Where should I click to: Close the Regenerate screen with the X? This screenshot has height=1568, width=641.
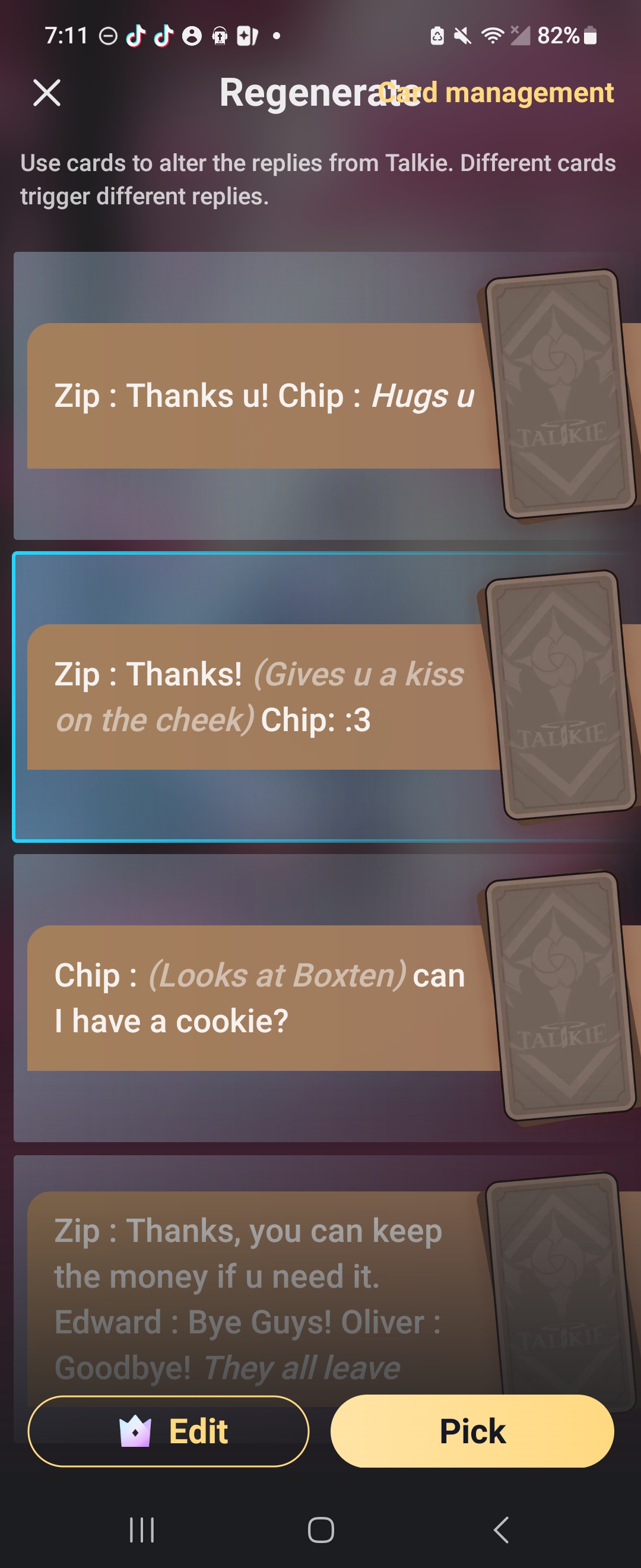[47, 93]
